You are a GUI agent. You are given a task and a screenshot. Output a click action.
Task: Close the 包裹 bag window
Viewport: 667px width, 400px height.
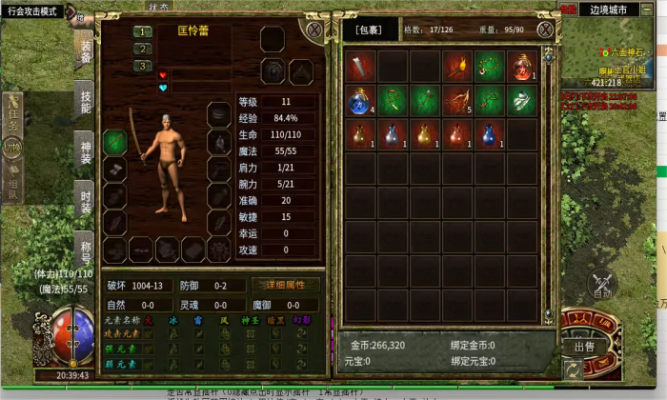tap(546, 30)
